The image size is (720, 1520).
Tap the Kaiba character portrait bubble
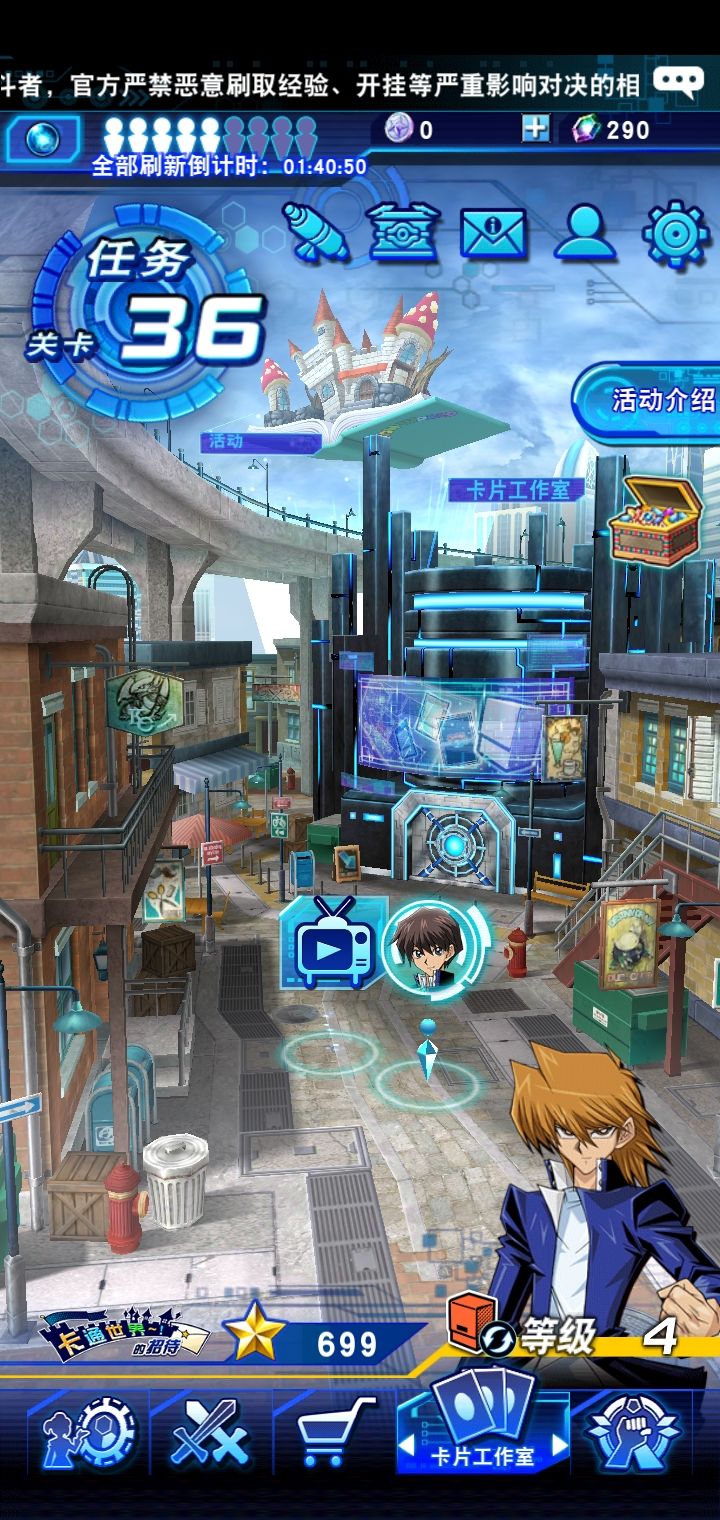tap(432, 944)
